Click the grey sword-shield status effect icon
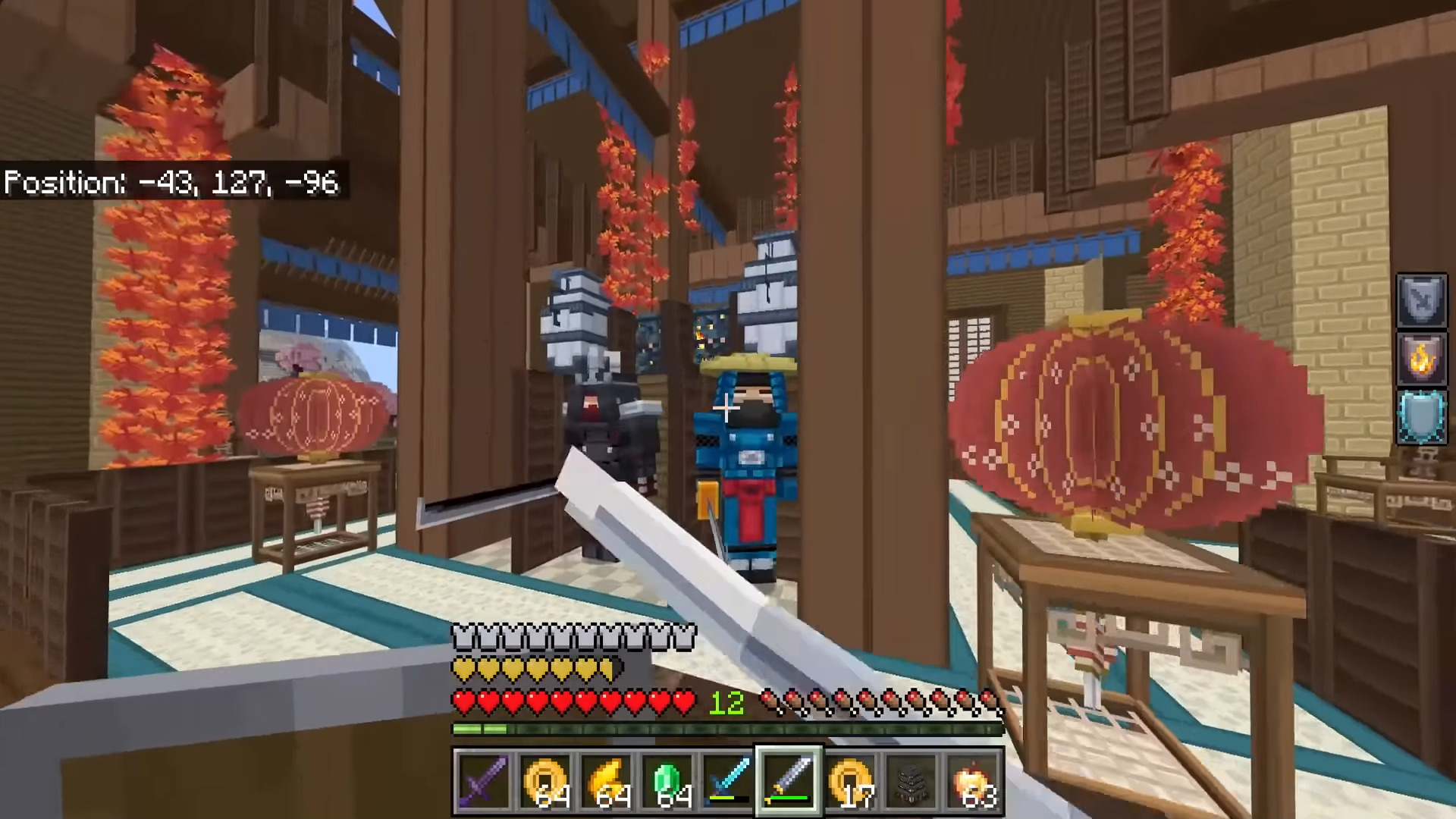The image size is (1456, 819). (1421, 301)
